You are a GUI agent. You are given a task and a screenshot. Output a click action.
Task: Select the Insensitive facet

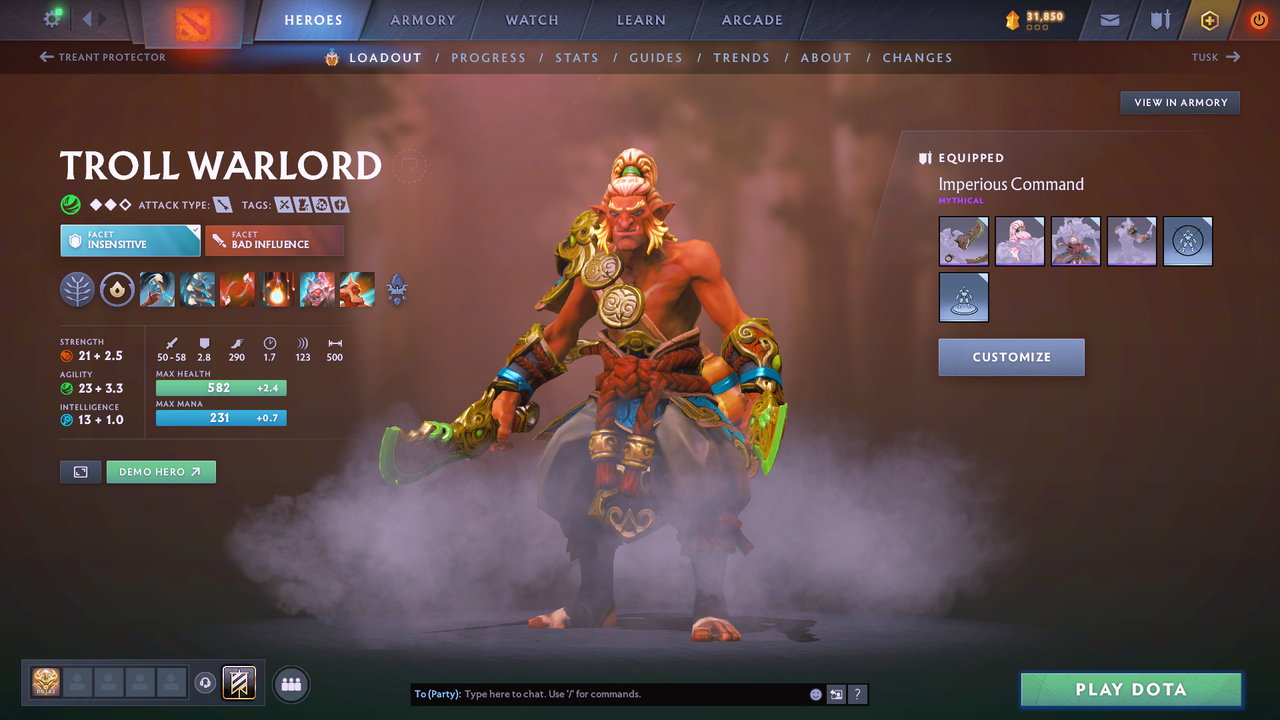point(130,240)
